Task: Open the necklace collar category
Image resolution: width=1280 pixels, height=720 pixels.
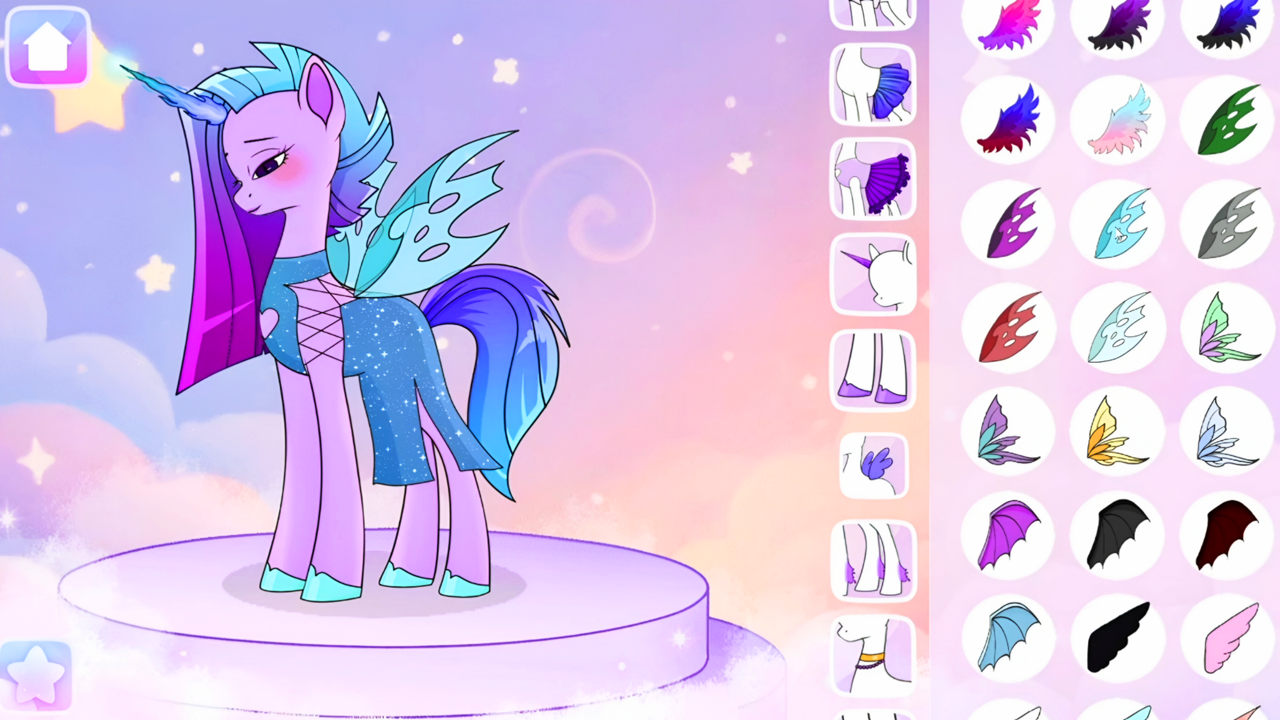Action: tap(872, 655)
